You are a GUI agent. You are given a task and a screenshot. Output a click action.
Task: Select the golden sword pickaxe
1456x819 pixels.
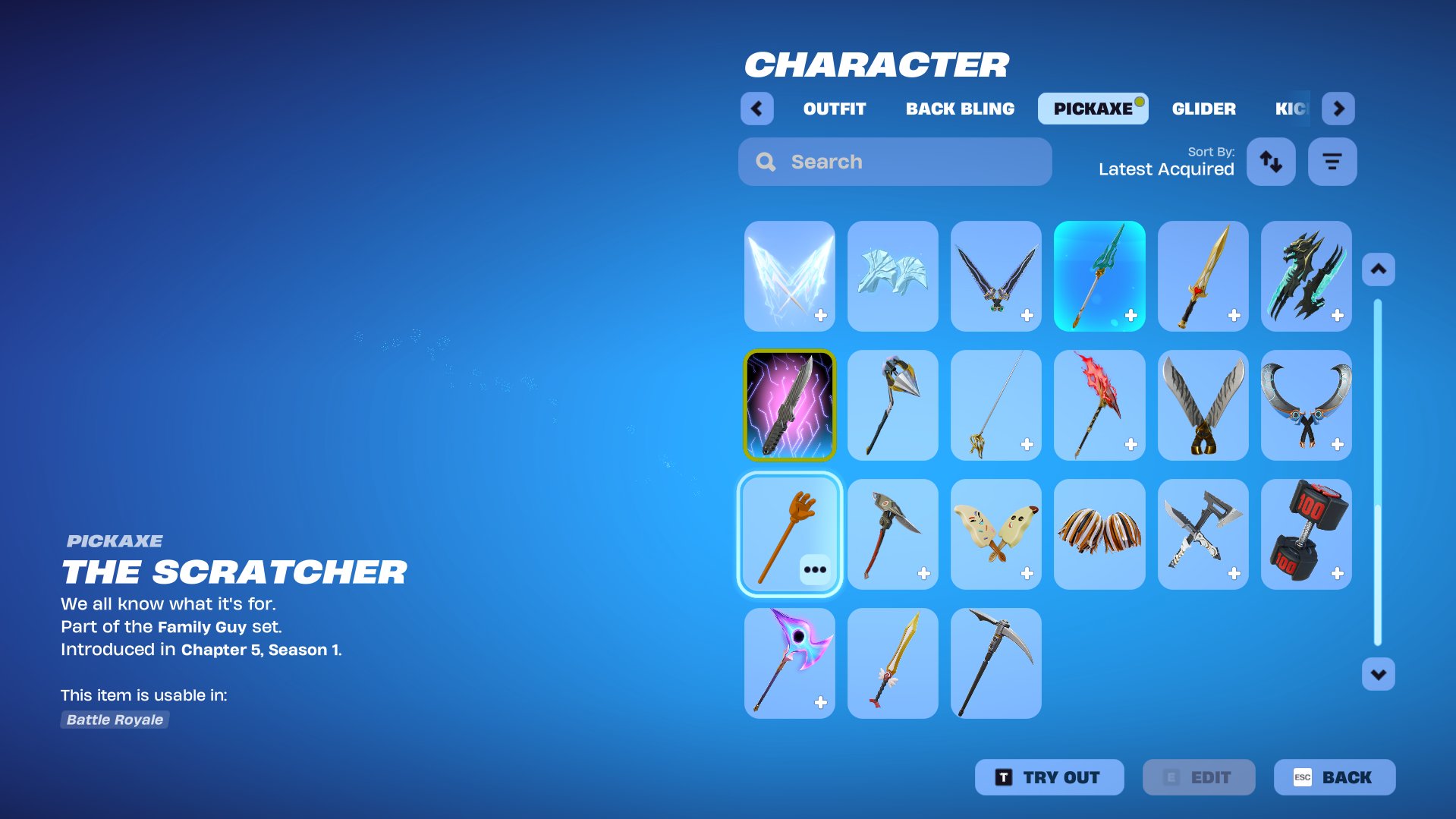(x=1203, y=276)
